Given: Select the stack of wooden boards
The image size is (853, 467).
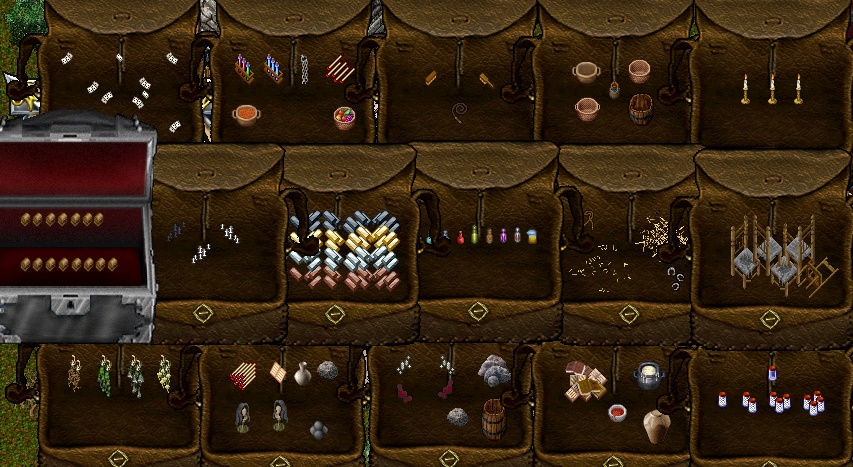Looking at the screenshot, I should pyautogui.click(x=586, y=379).
